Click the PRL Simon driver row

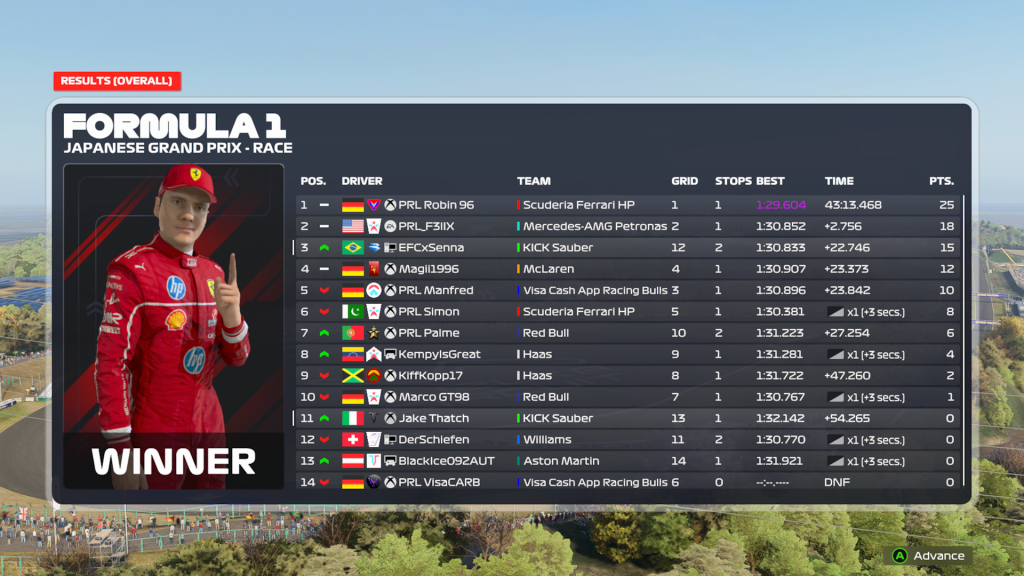(630, 312)
